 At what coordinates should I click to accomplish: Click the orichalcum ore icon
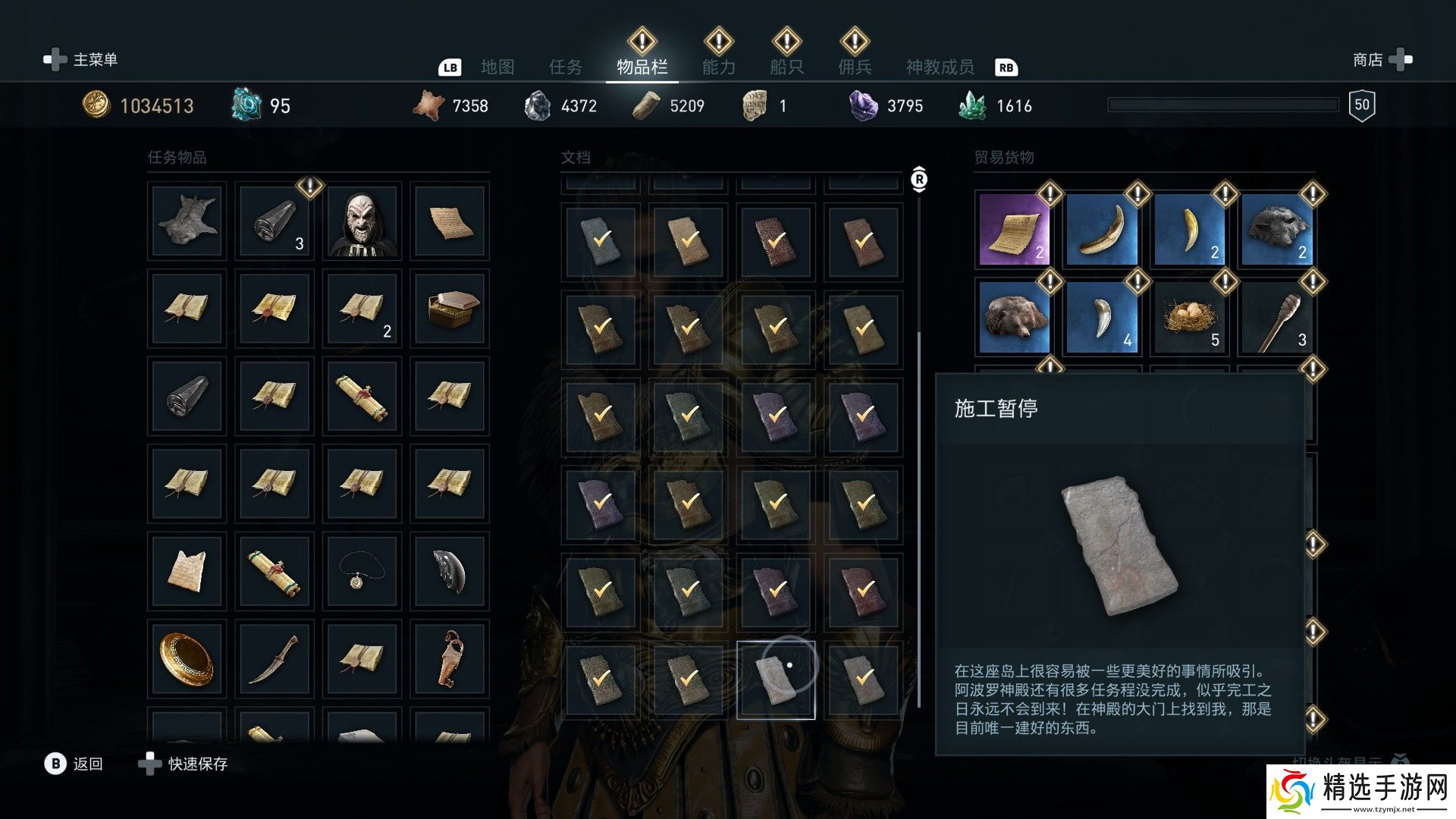point(246,105)
